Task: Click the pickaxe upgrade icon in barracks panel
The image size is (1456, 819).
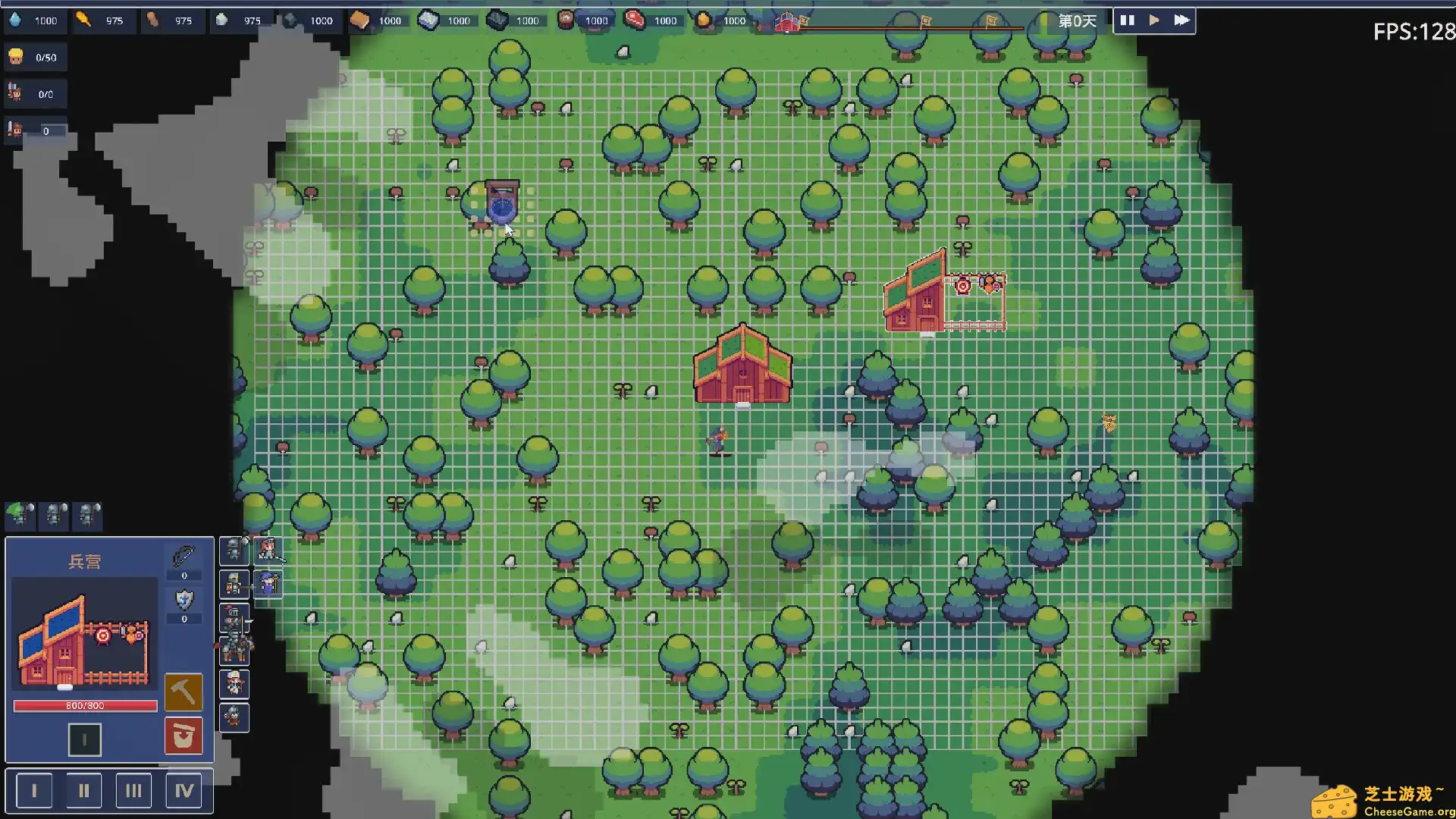Action: pos(184,692)
